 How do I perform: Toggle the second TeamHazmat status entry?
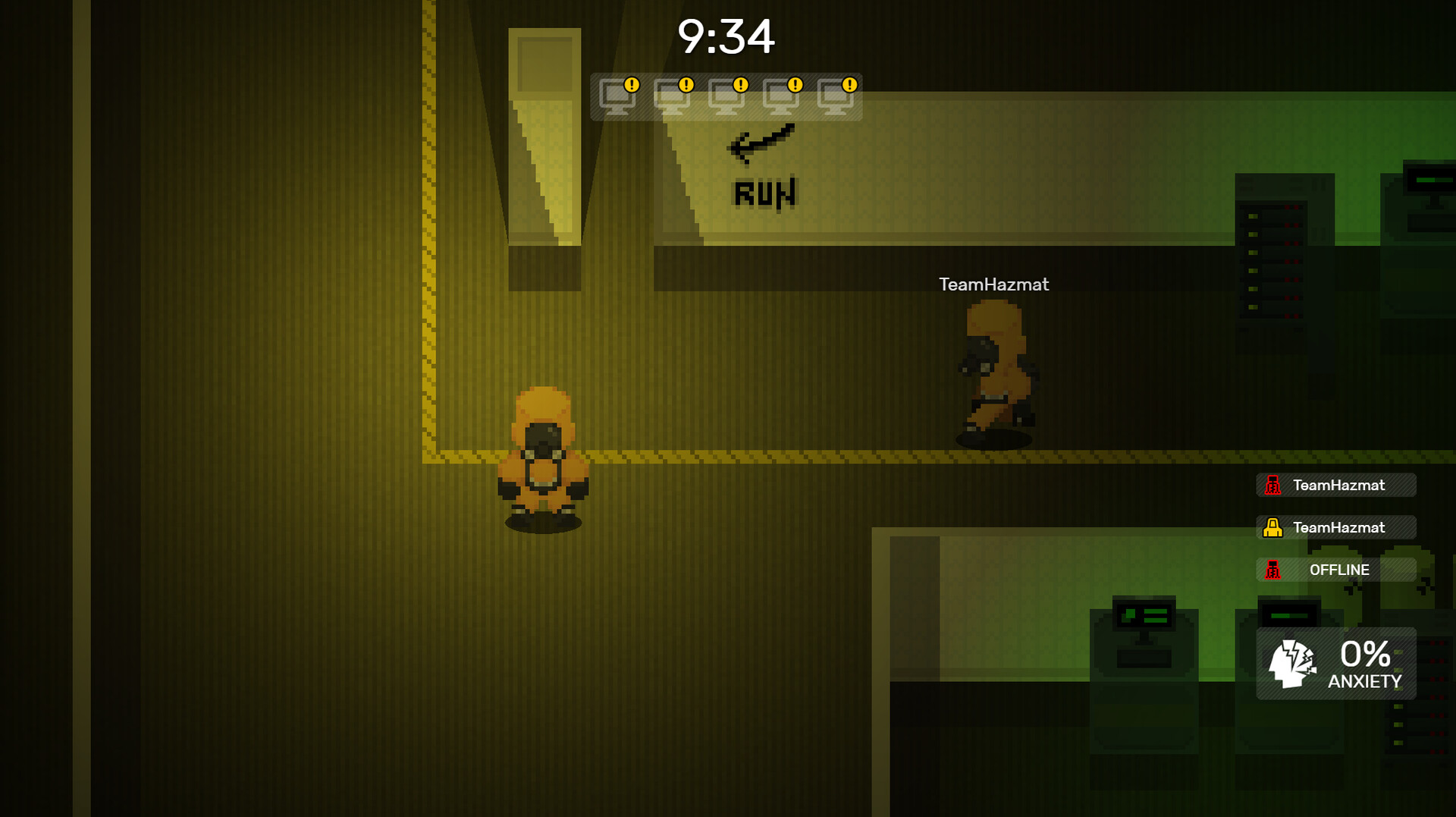click(x=1336, y=527)
